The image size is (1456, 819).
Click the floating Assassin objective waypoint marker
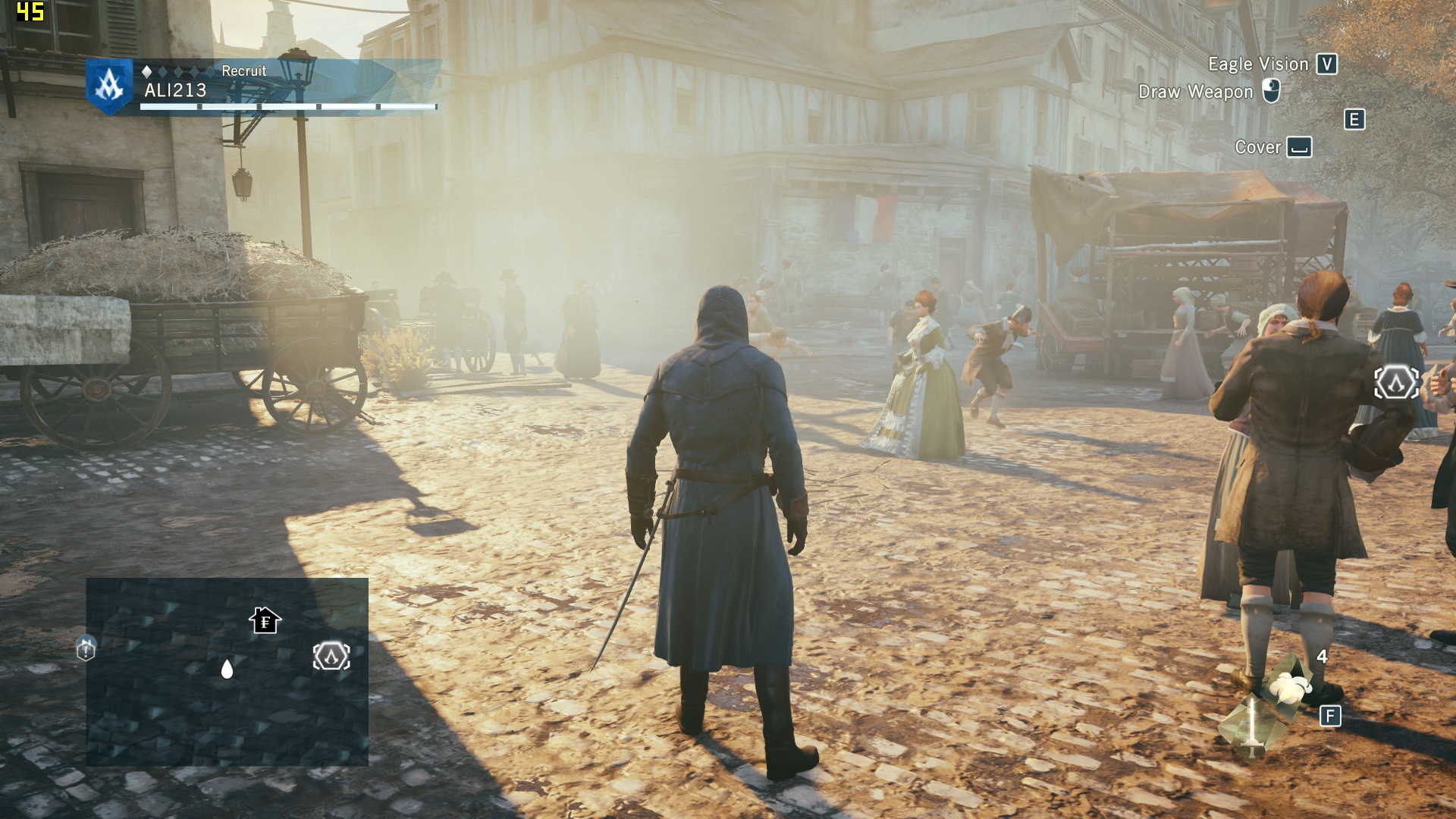[1396, 383]
